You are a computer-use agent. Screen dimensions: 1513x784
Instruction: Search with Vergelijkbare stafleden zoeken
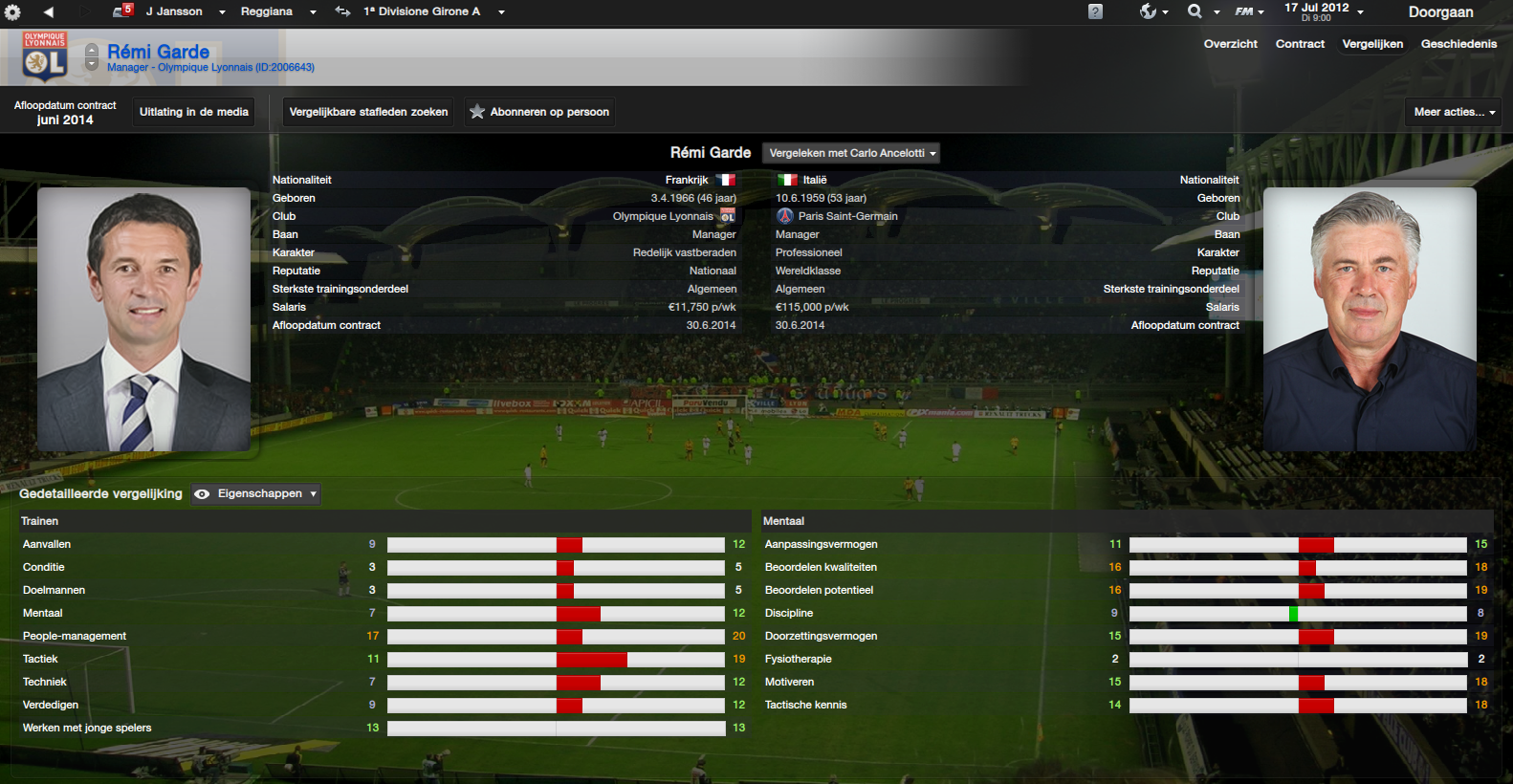tap(368, 112)
